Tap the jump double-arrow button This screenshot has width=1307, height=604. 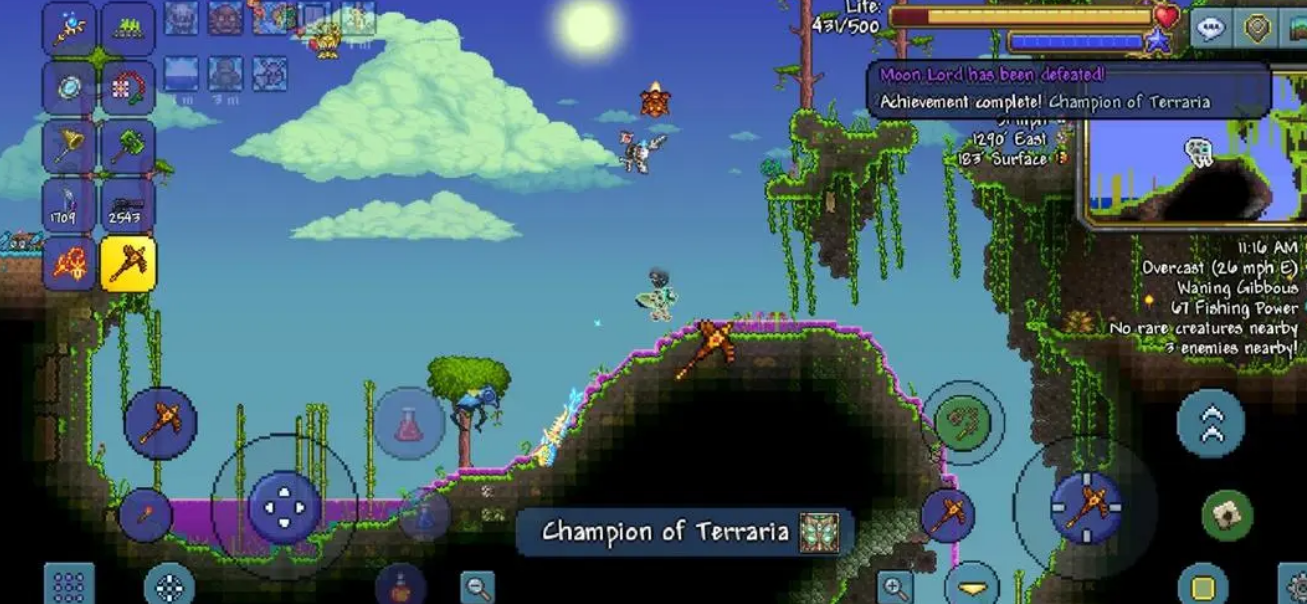1211,423
